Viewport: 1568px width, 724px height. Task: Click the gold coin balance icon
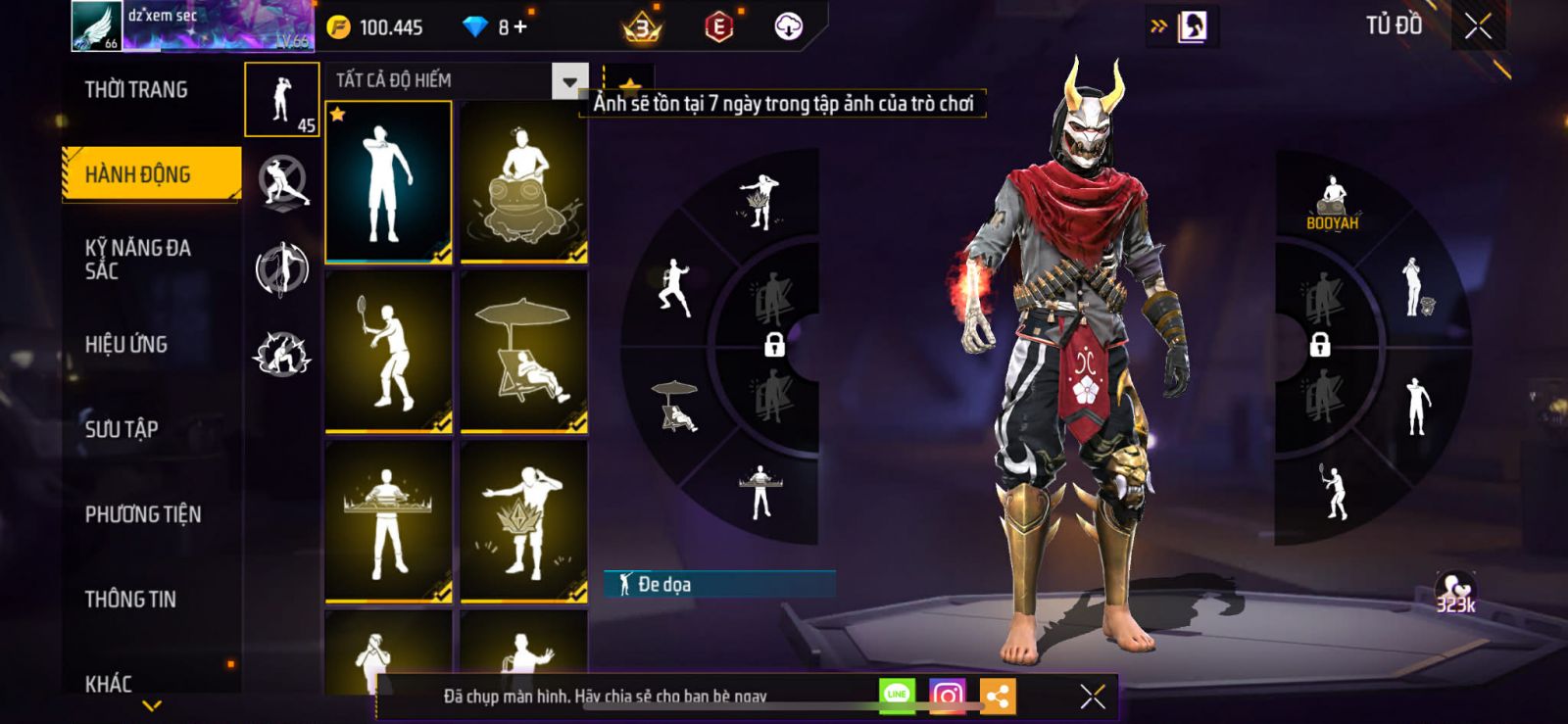coord(338,27)
